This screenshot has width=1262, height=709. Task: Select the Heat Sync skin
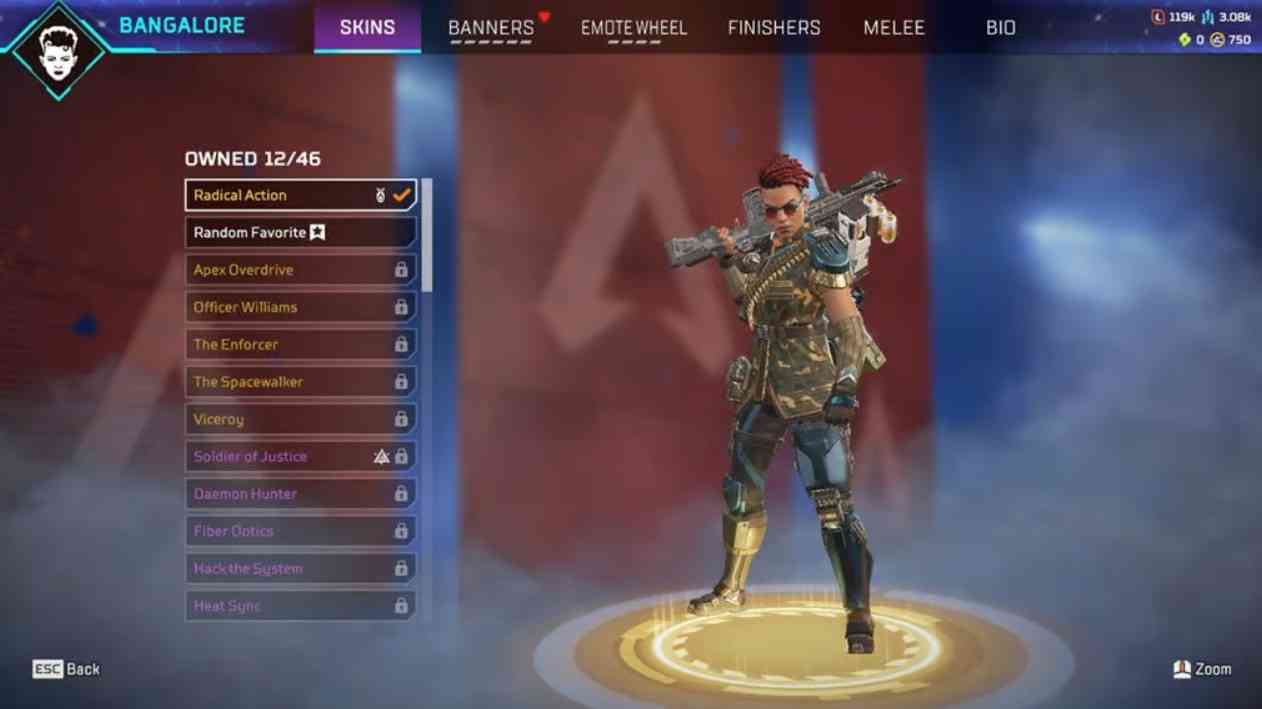pos(300,606)
